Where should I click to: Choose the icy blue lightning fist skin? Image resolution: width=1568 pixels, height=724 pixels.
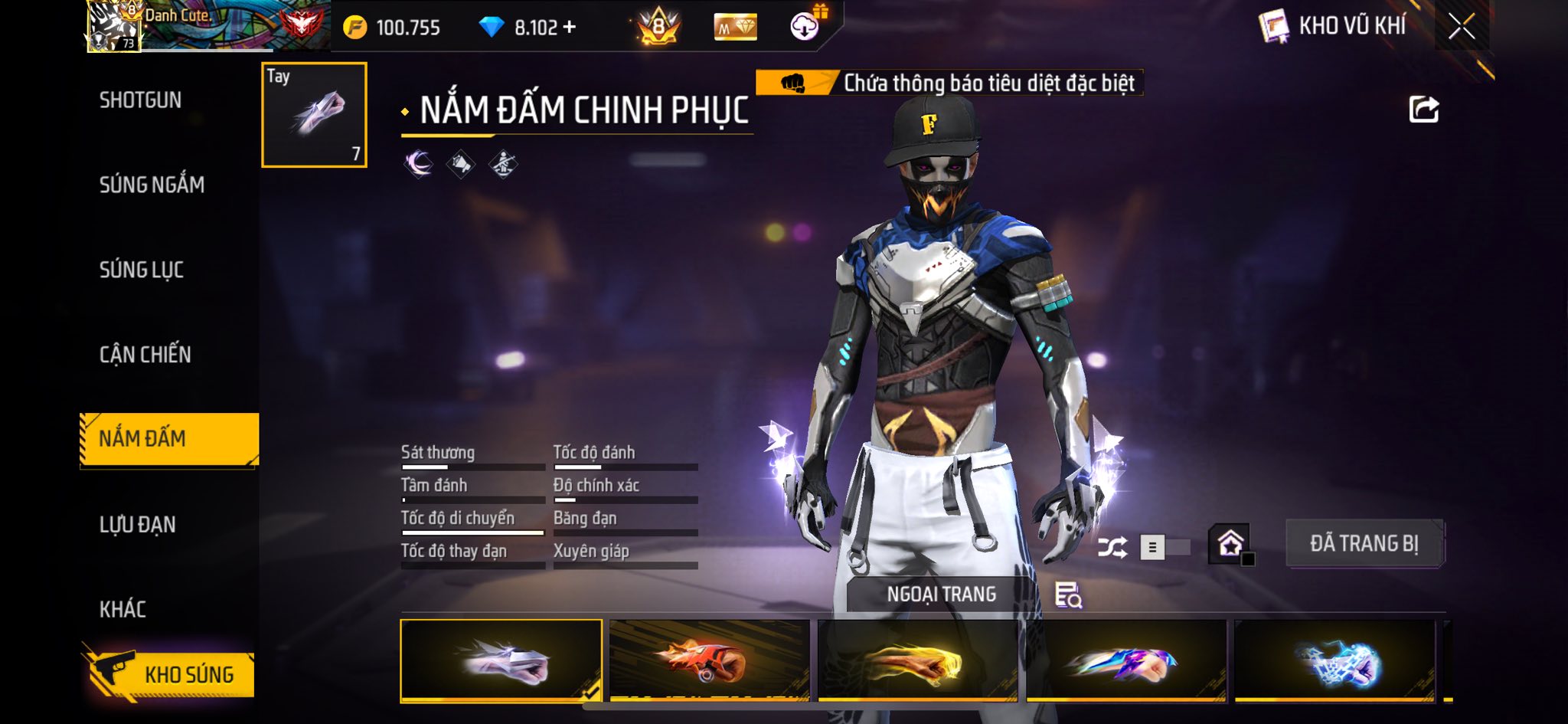(1334, 660)
